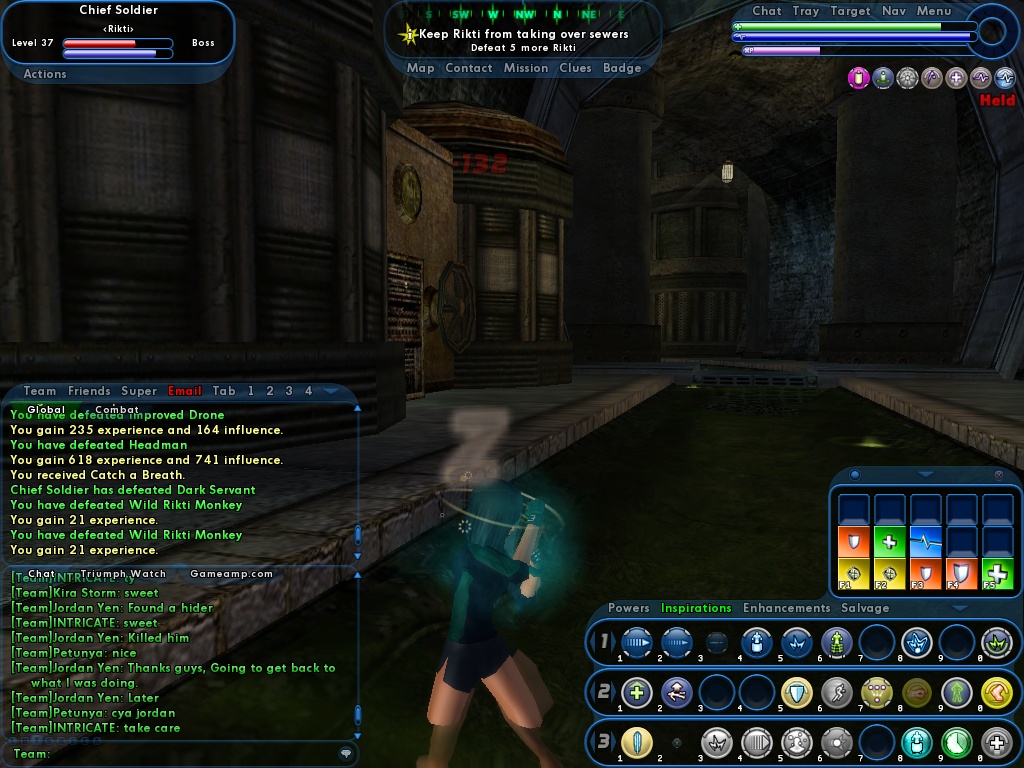Open the Map window
The width and height of the screenshot is (1024, 768).
pos(420,68)
